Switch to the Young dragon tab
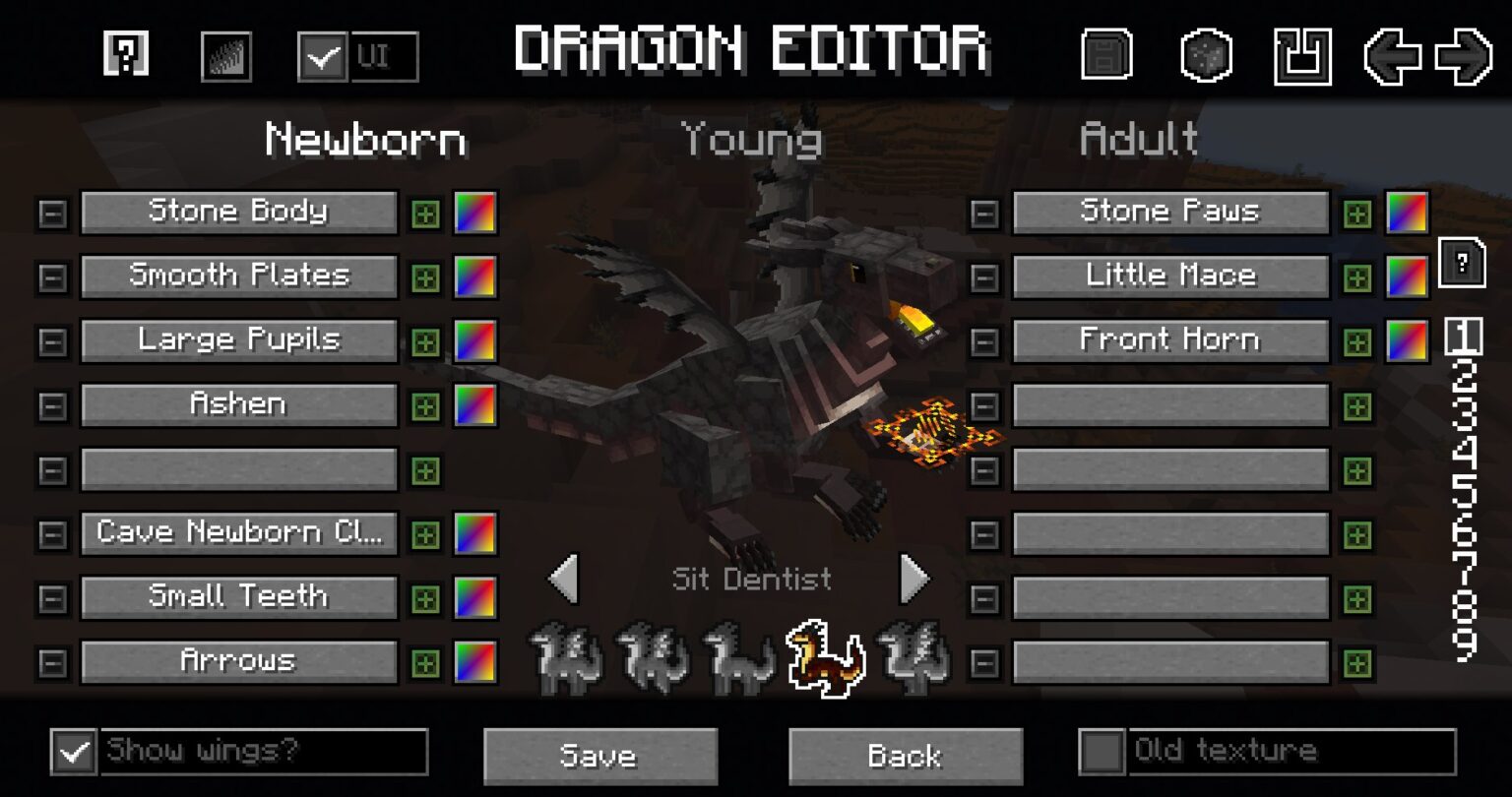This screenshot has height=797, width=1512. coord(753,138)
